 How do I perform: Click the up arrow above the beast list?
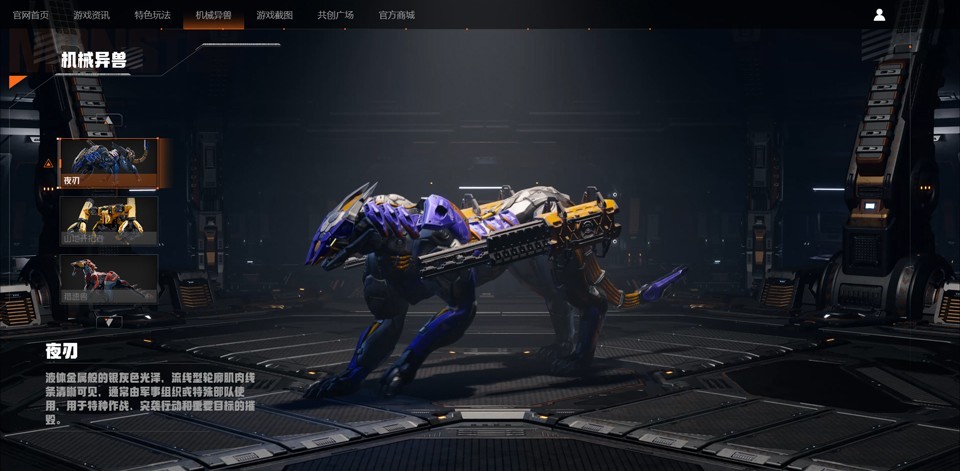coord(108,121)
